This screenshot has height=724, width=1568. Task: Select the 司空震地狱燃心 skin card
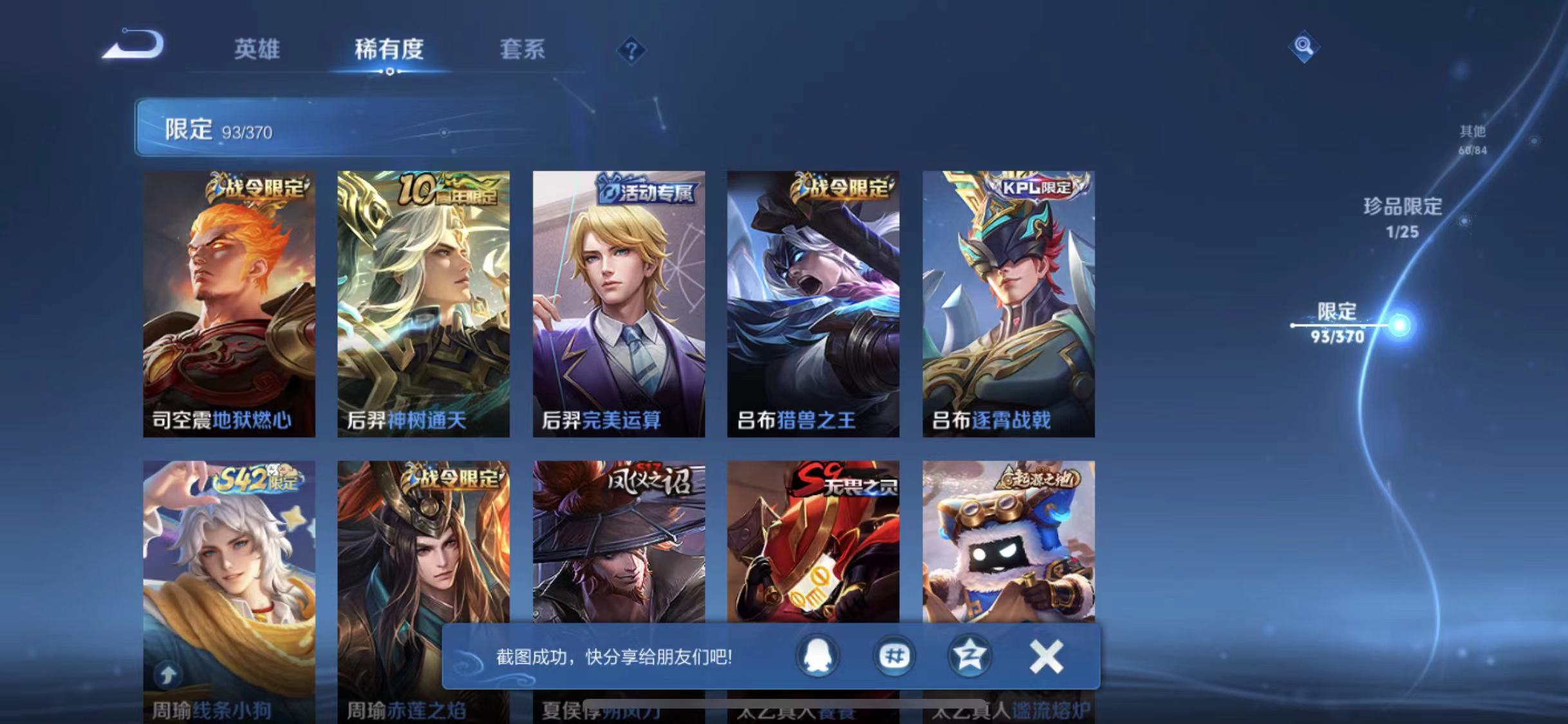(229, 302)
